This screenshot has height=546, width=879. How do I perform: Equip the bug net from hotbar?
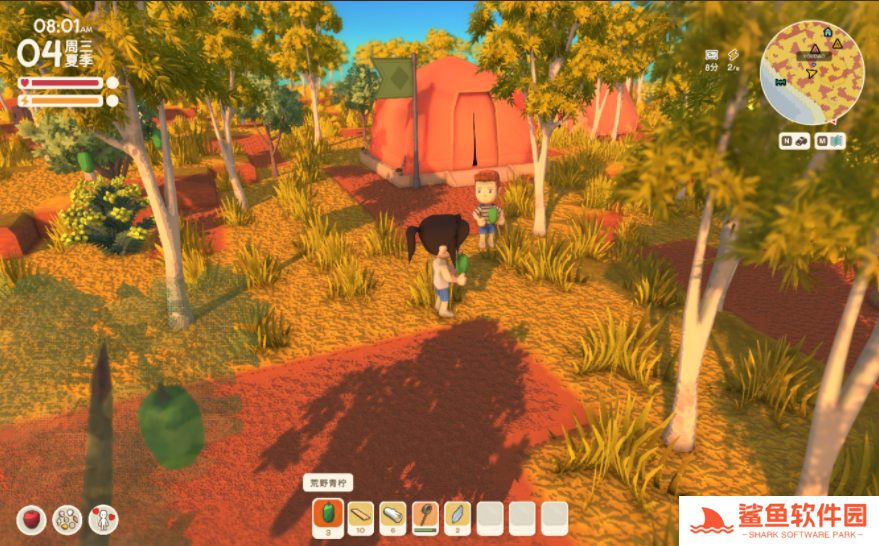pyautogui.click(x=425, y=516)
